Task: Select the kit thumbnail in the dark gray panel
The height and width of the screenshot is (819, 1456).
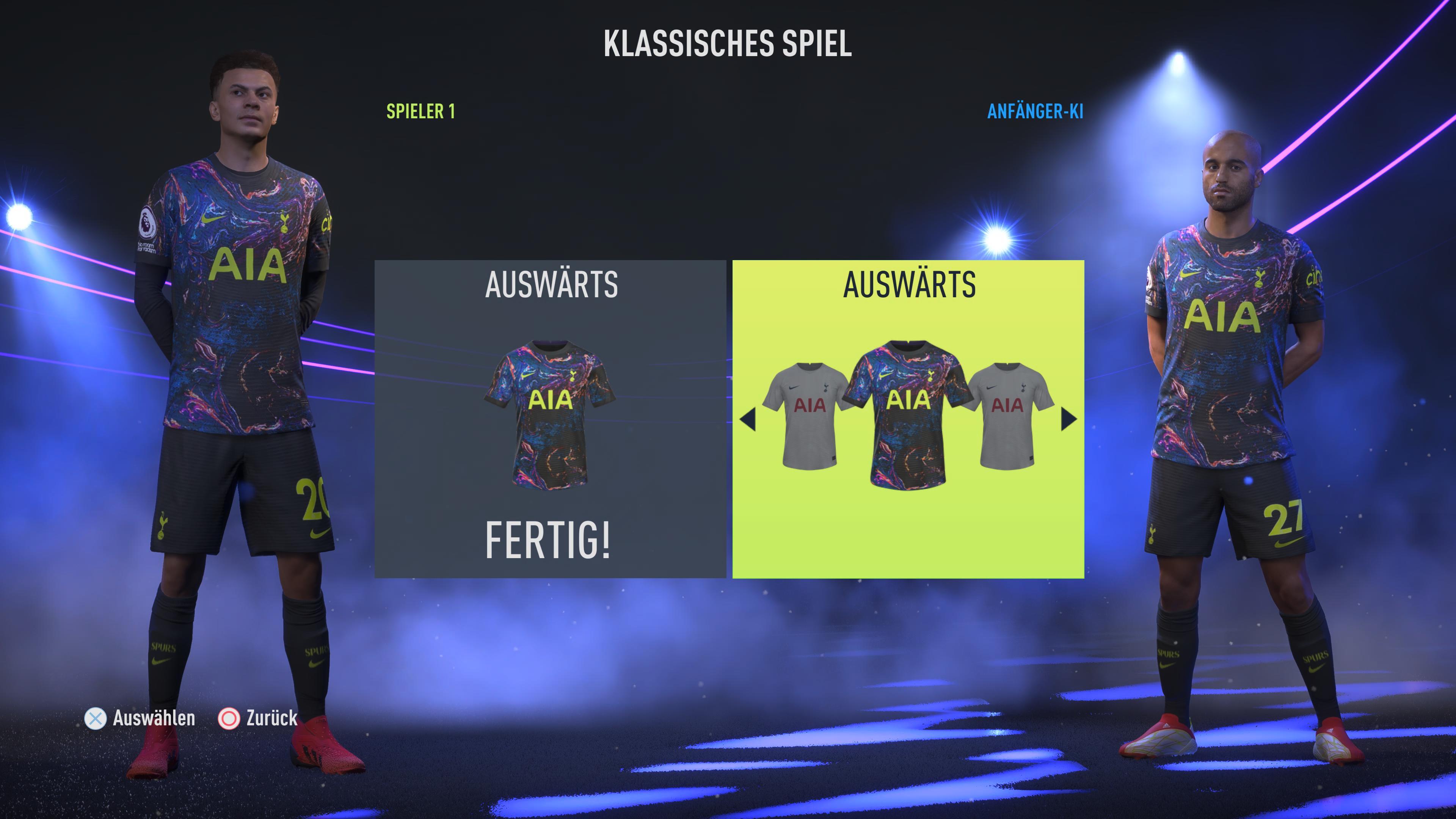Action: (x=549, y=414)
